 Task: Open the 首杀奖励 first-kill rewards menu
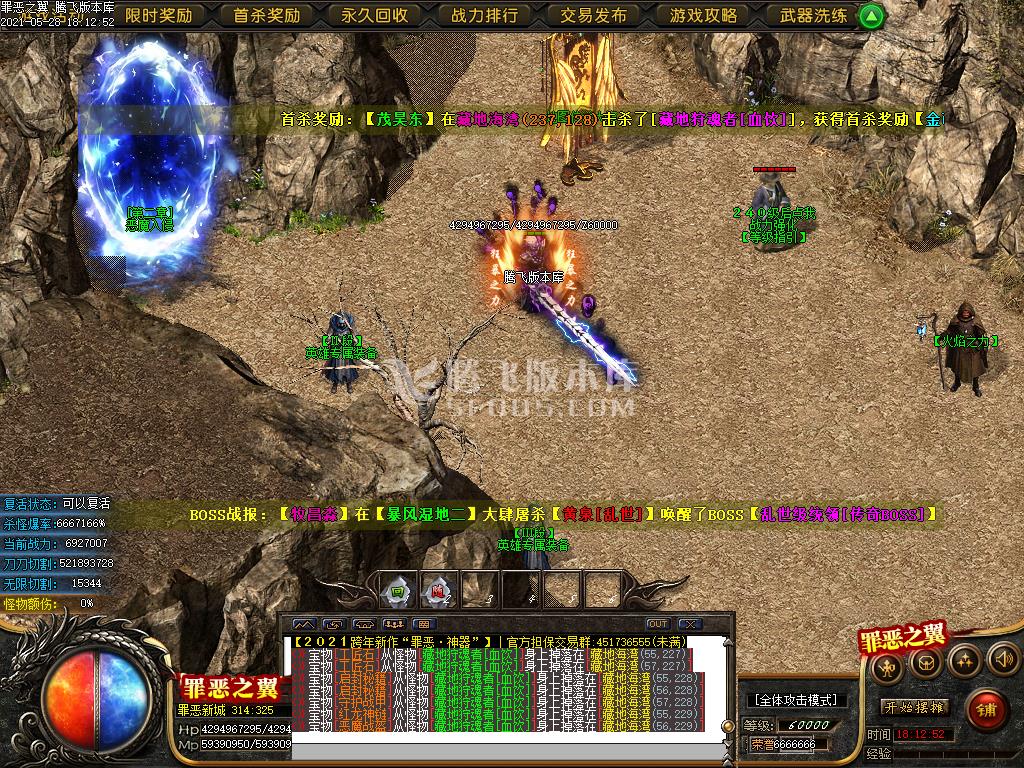(x=267, y=15)
